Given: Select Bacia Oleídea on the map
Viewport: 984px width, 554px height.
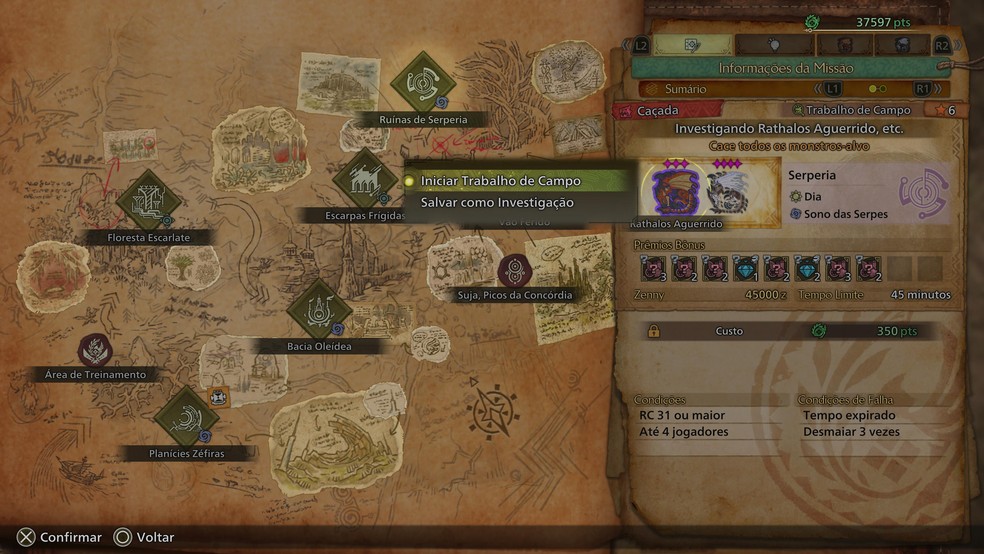Looking at the screenshot, I should [x=318, y=309].
